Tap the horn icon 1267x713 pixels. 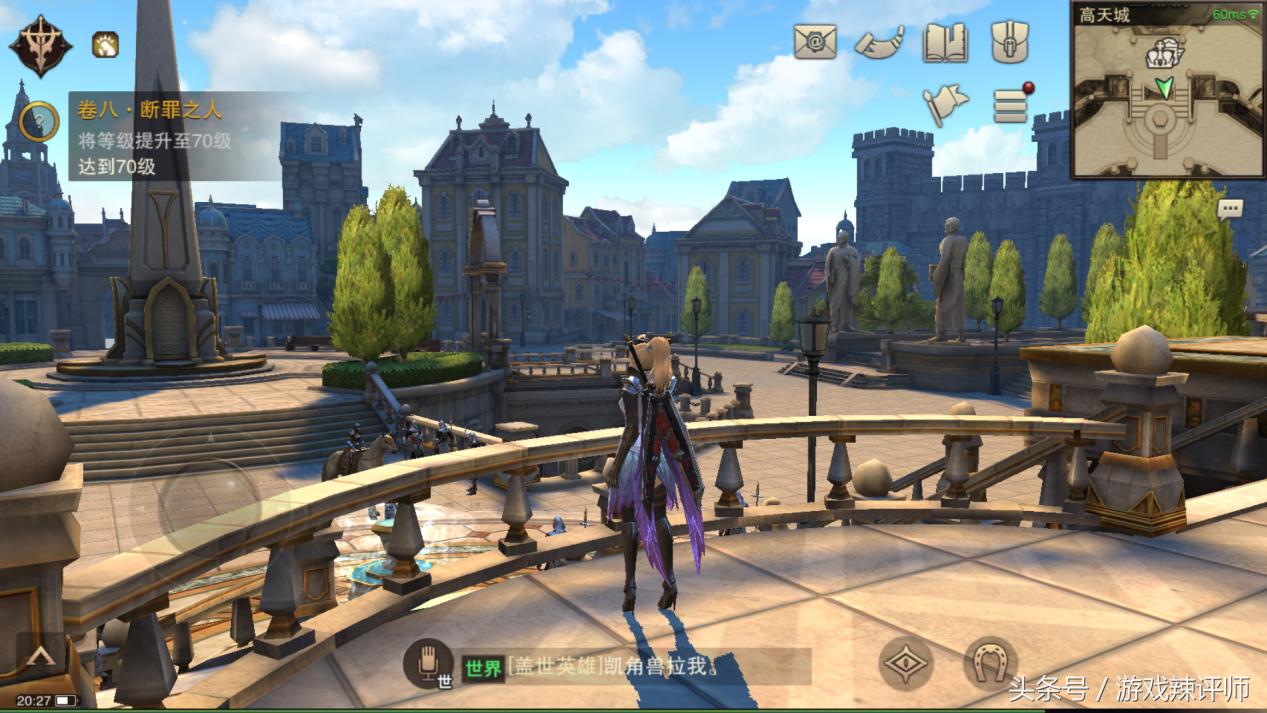click(880, 43)
